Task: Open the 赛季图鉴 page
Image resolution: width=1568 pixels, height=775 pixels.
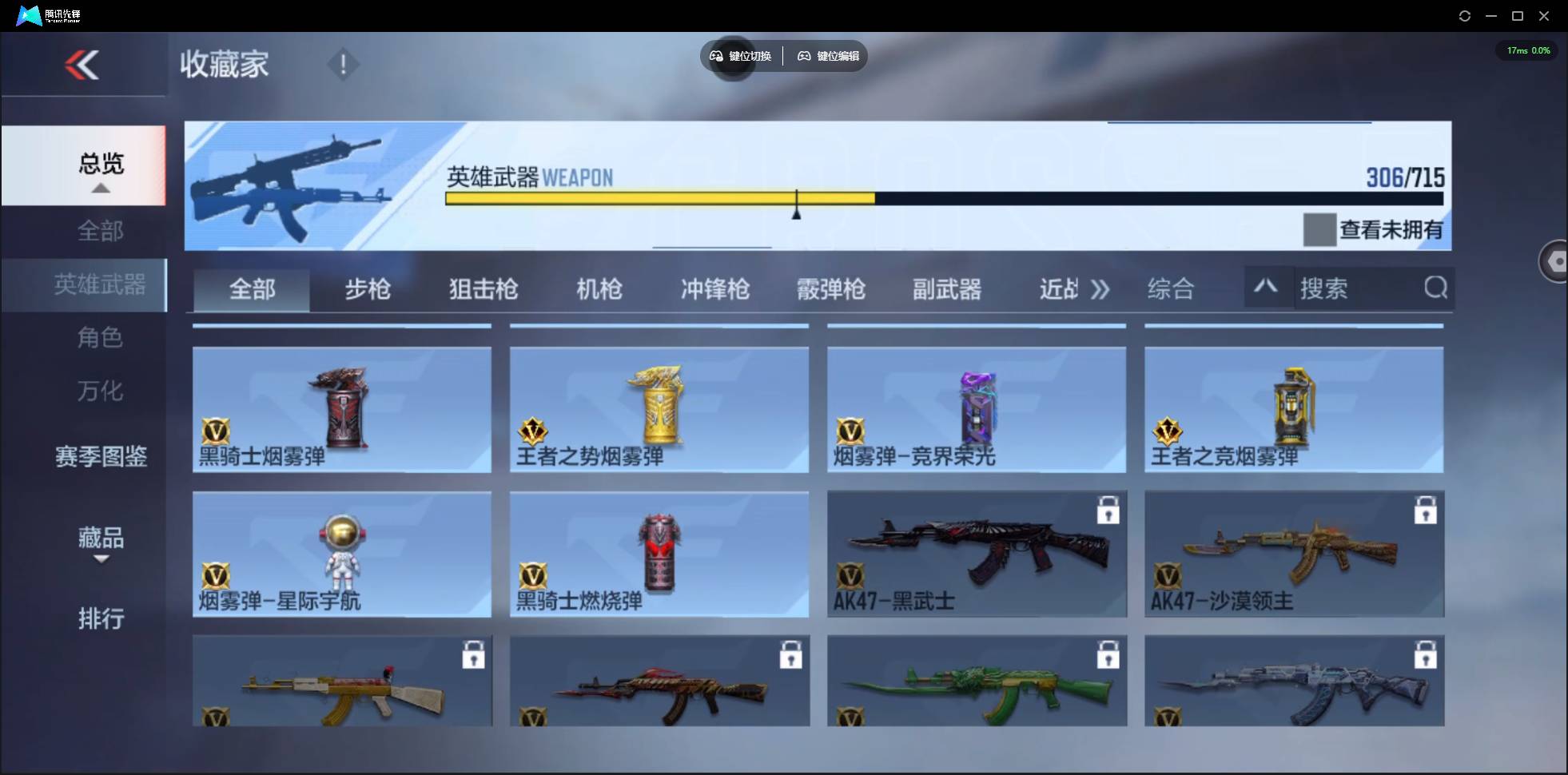Action: click(x=101, y=455)
